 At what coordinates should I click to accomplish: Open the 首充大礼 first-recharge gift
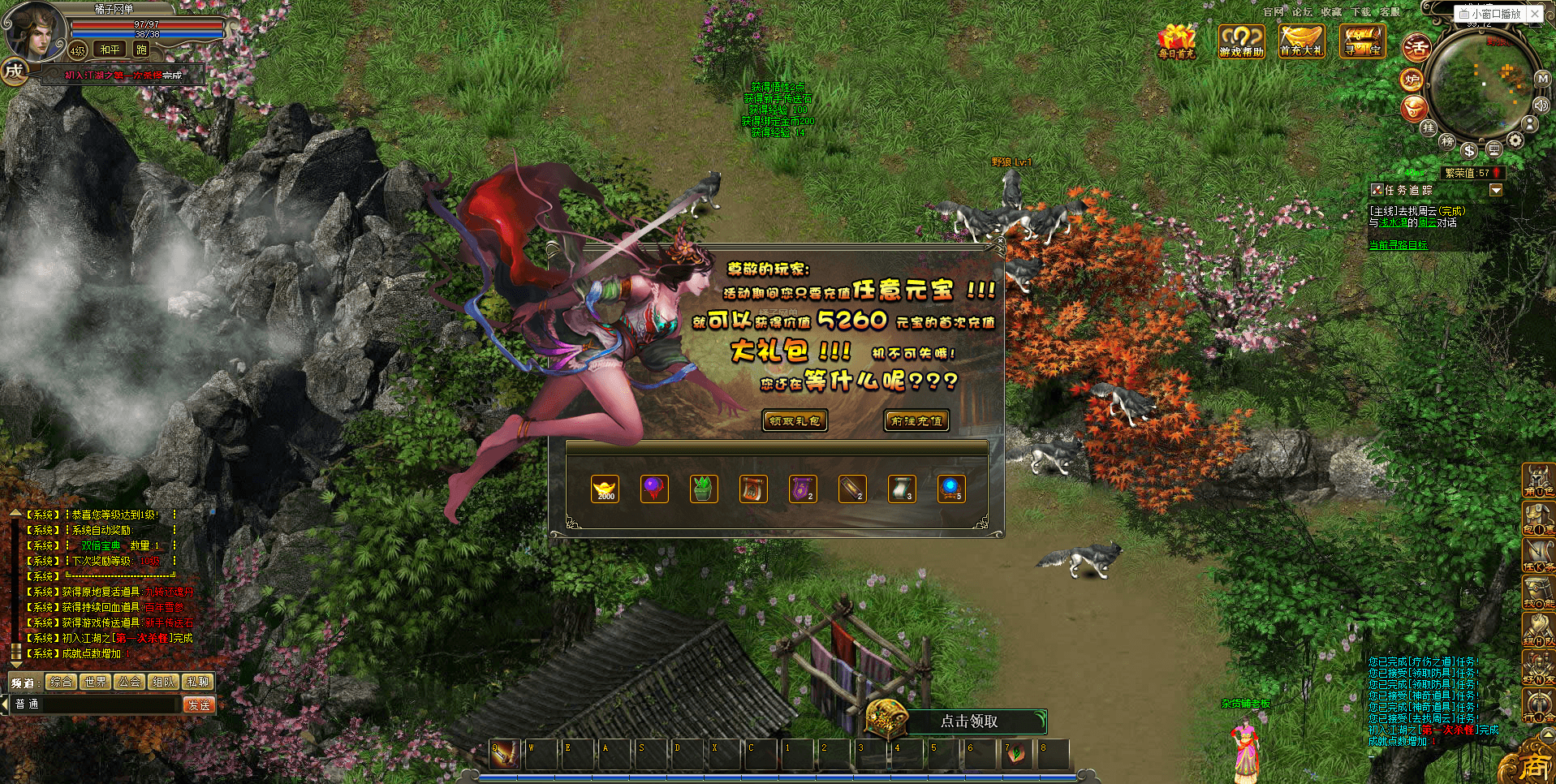[x=1301, y=41]
